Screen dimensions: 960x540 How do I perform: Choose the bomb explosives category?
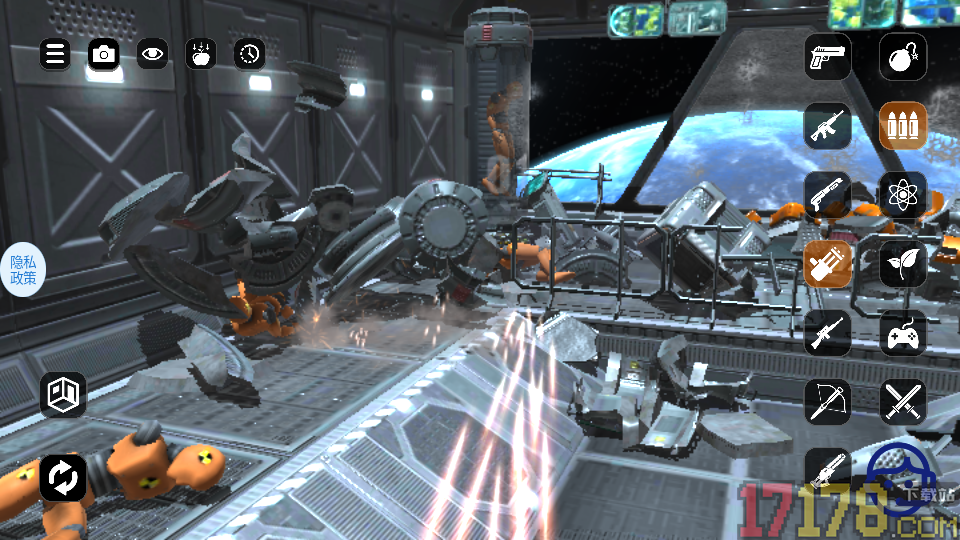click(903, 56)
